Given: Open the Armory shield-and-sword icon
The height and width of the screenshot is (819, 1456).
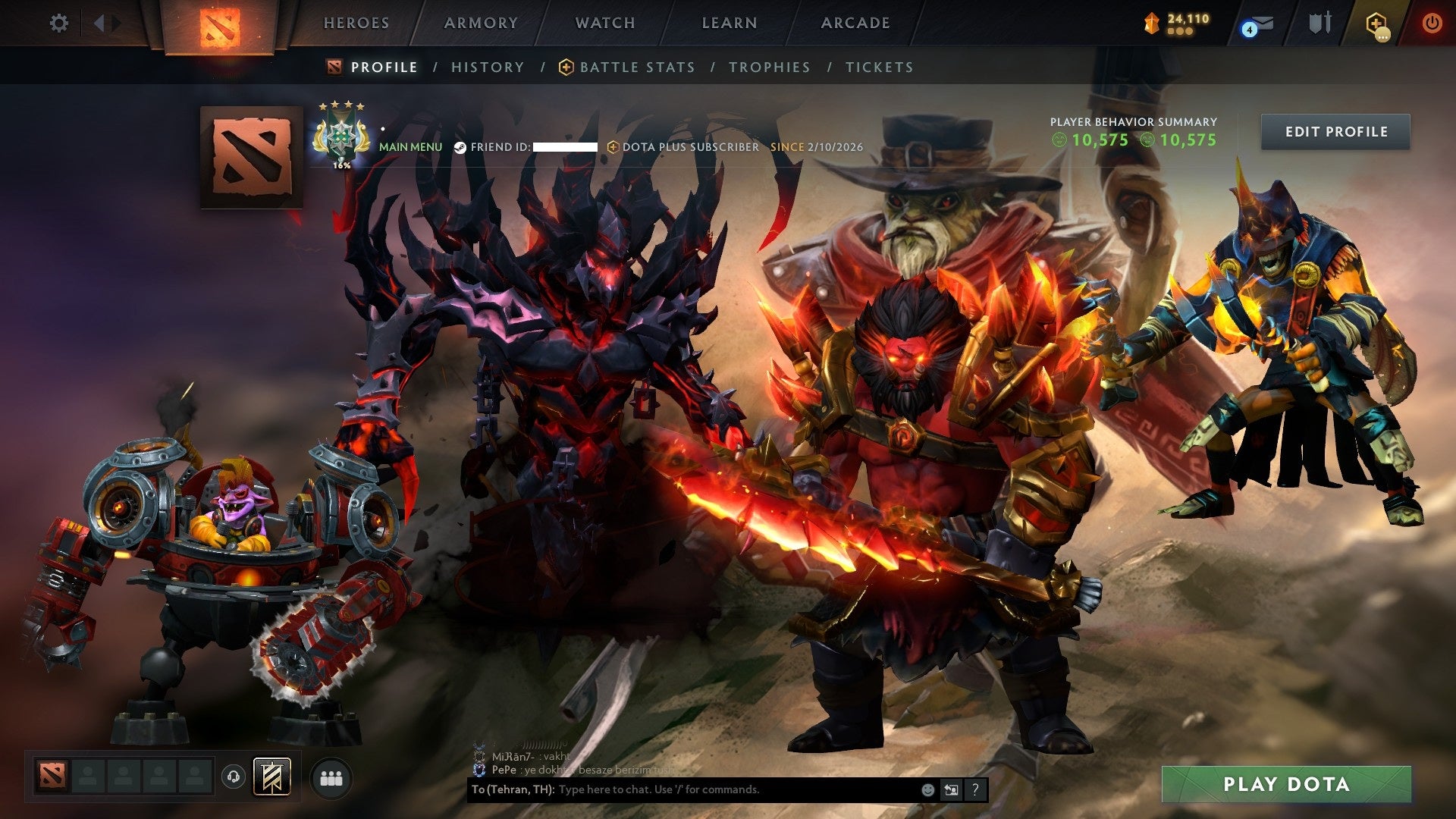Looking at the screenshot, I should [x=1319, y=23].
